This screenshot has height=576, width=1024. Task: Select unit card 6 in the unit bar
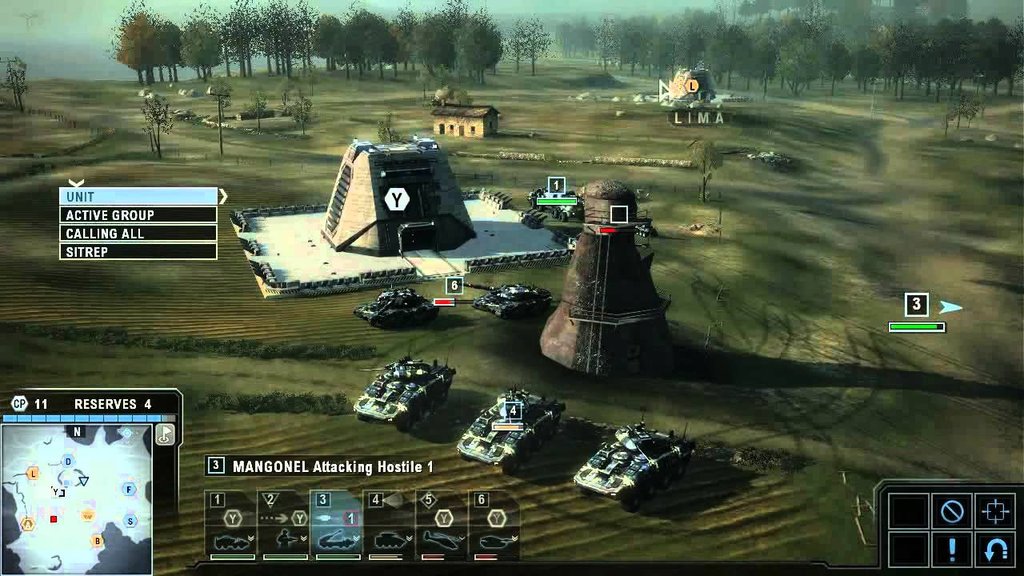click(x=494, y=525)
